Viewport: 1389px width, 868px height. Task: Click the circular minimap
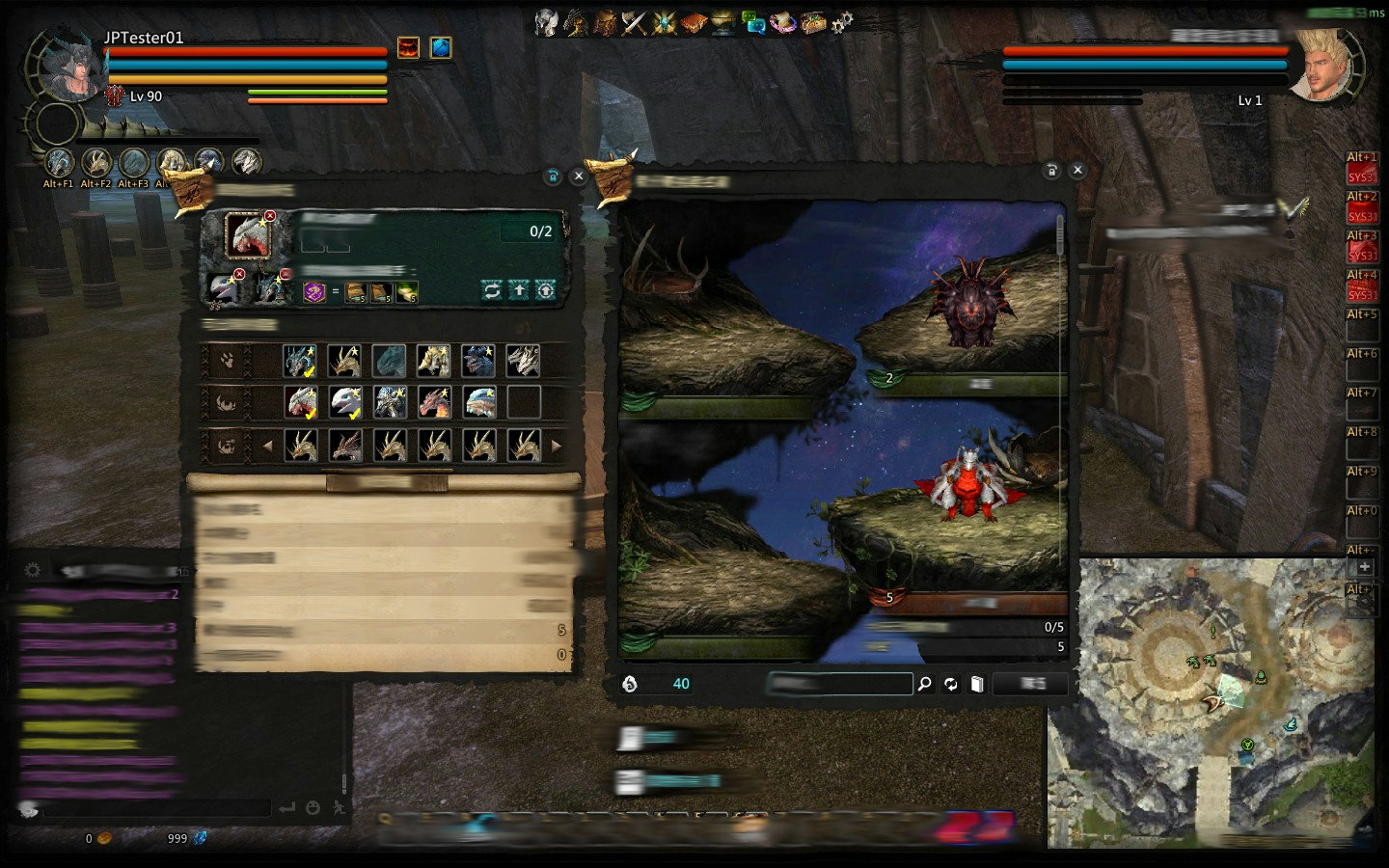point(1211,704)
